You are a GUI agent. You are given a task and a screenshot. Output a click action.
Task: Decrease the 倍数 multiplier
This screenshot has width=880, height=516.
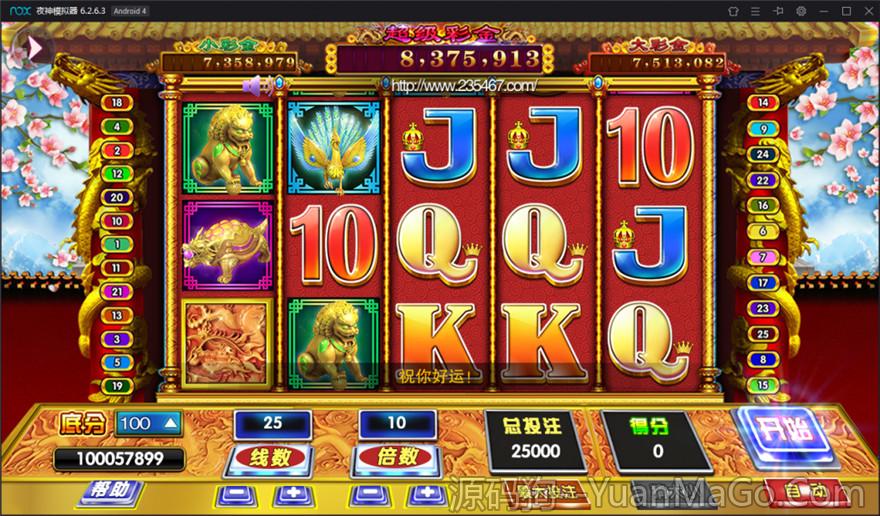click(367, 494)
